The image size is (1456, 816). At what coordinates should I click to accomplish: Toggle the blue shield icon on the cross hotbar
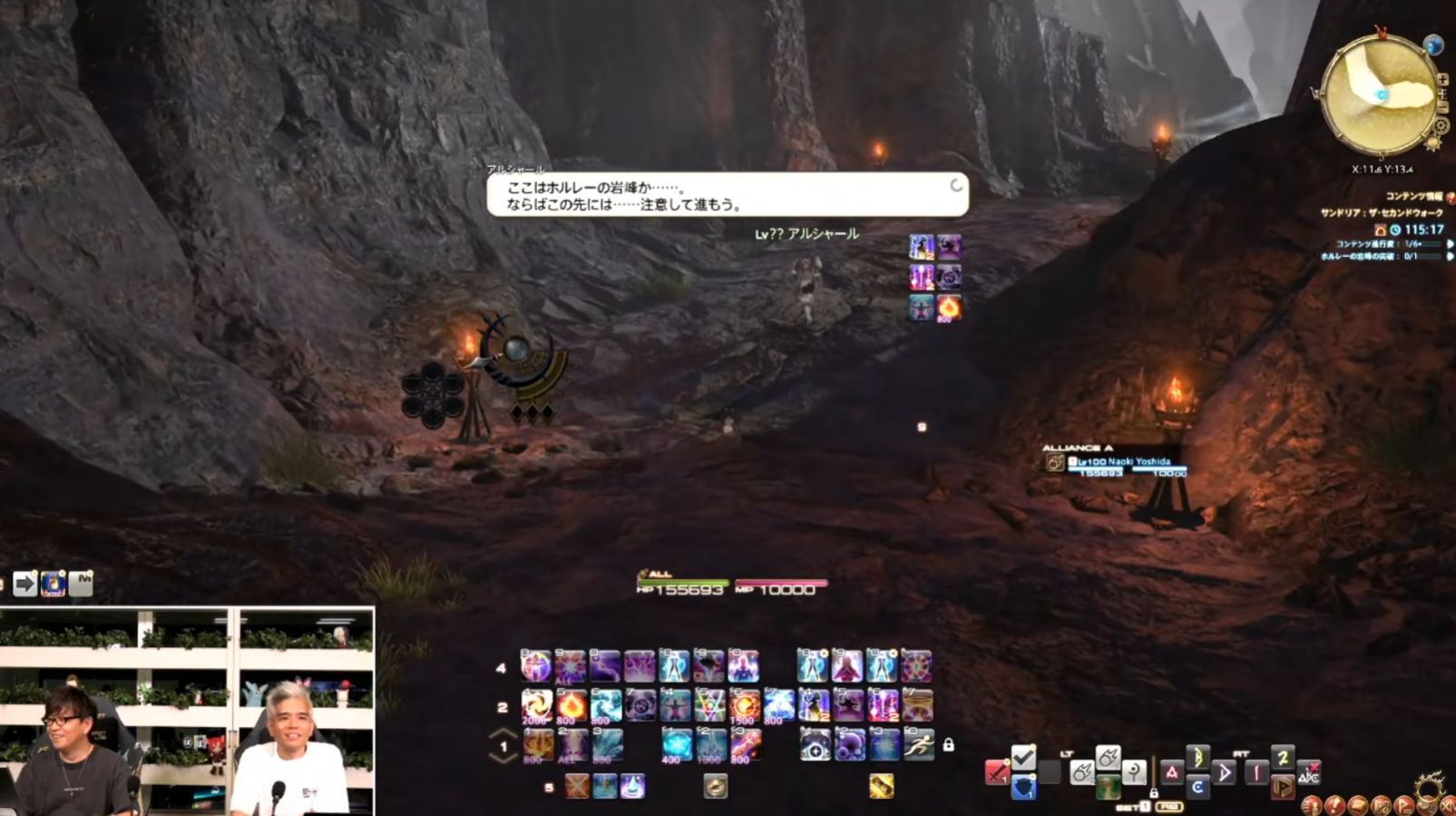tap(1024, 787)
